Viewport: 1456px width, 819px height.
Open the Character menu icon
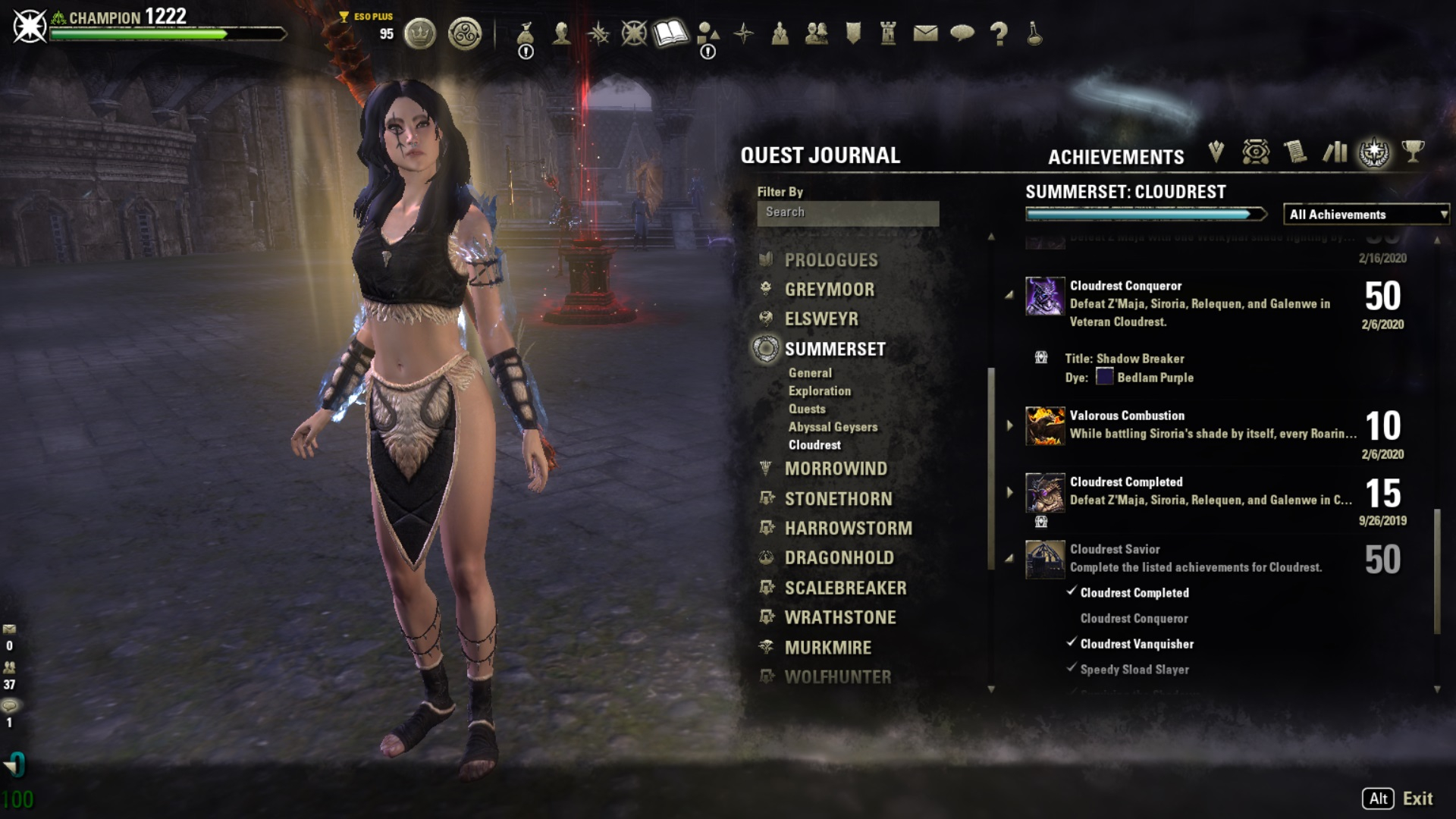[x=563, y=34]
